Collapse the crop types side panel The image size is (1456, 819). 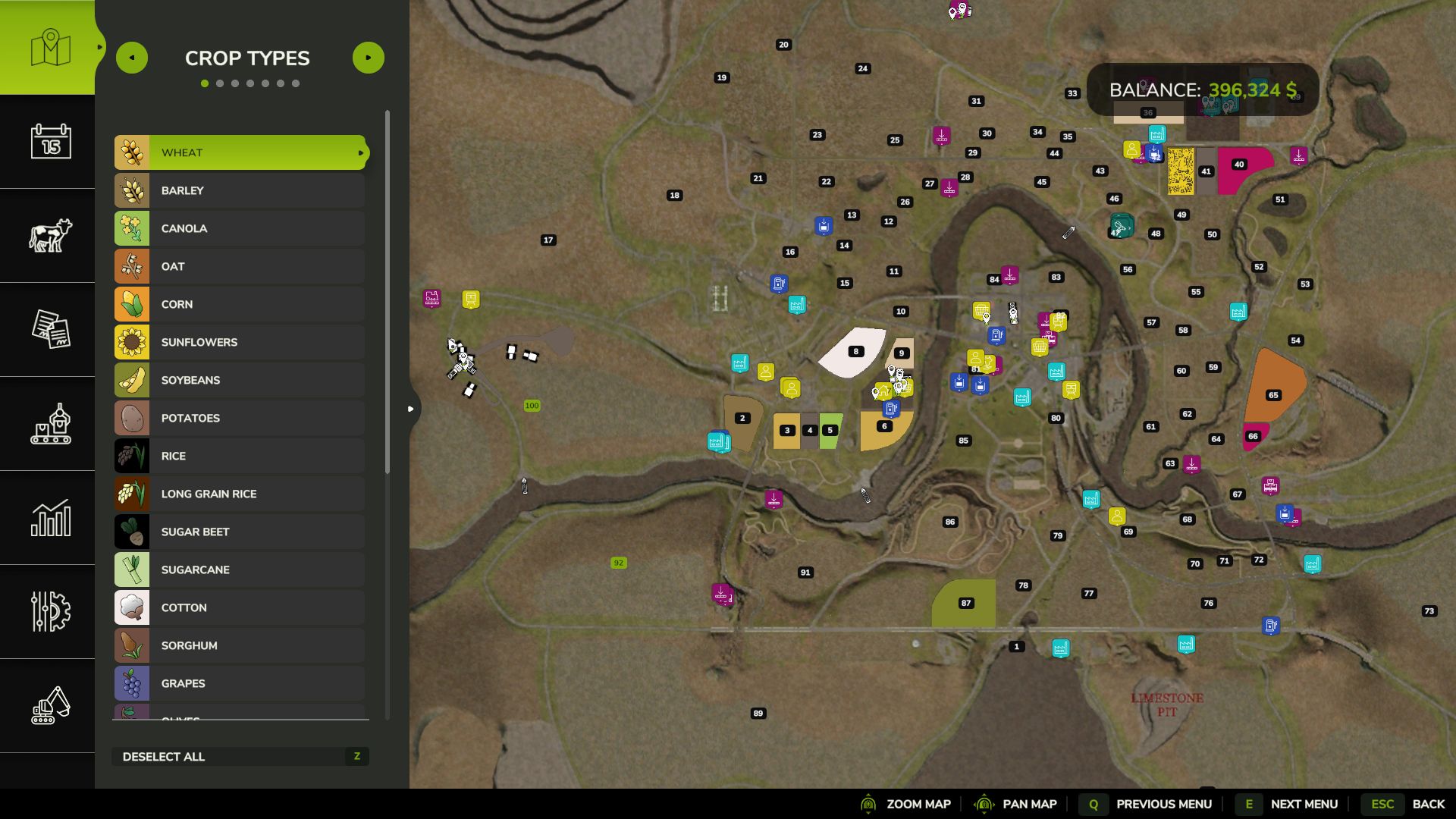click(x=411, y=409)
